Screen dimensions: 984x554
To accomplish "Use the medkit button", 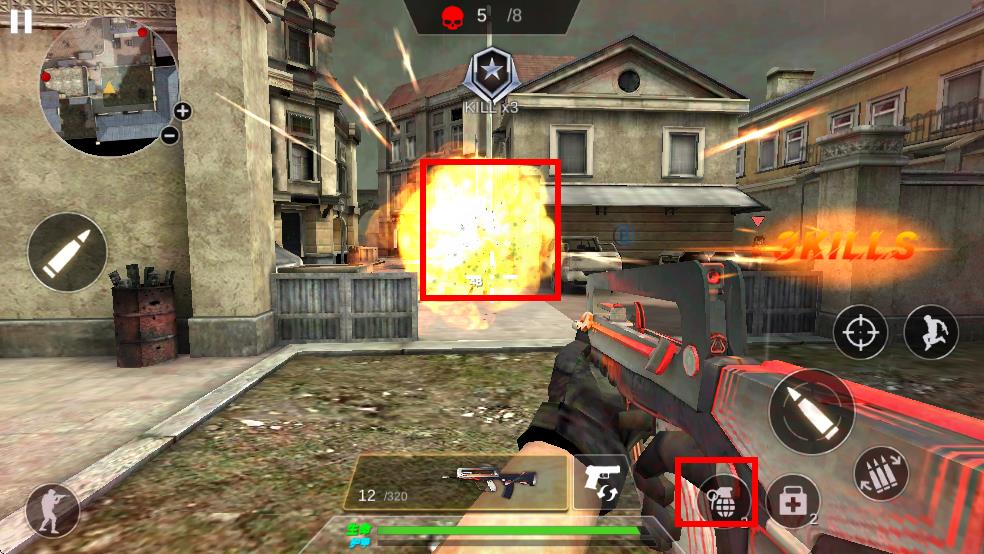I will (x=793, y=501).
